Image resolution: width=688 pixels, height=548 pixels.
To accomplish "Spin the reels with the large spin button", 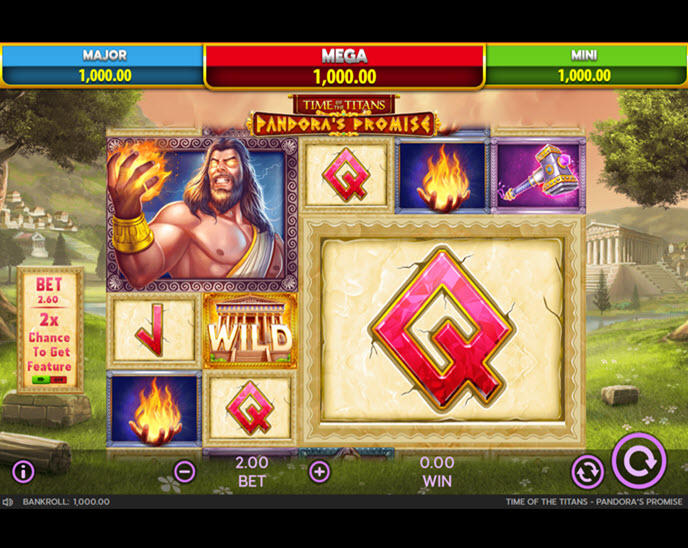I will point(639,460).
